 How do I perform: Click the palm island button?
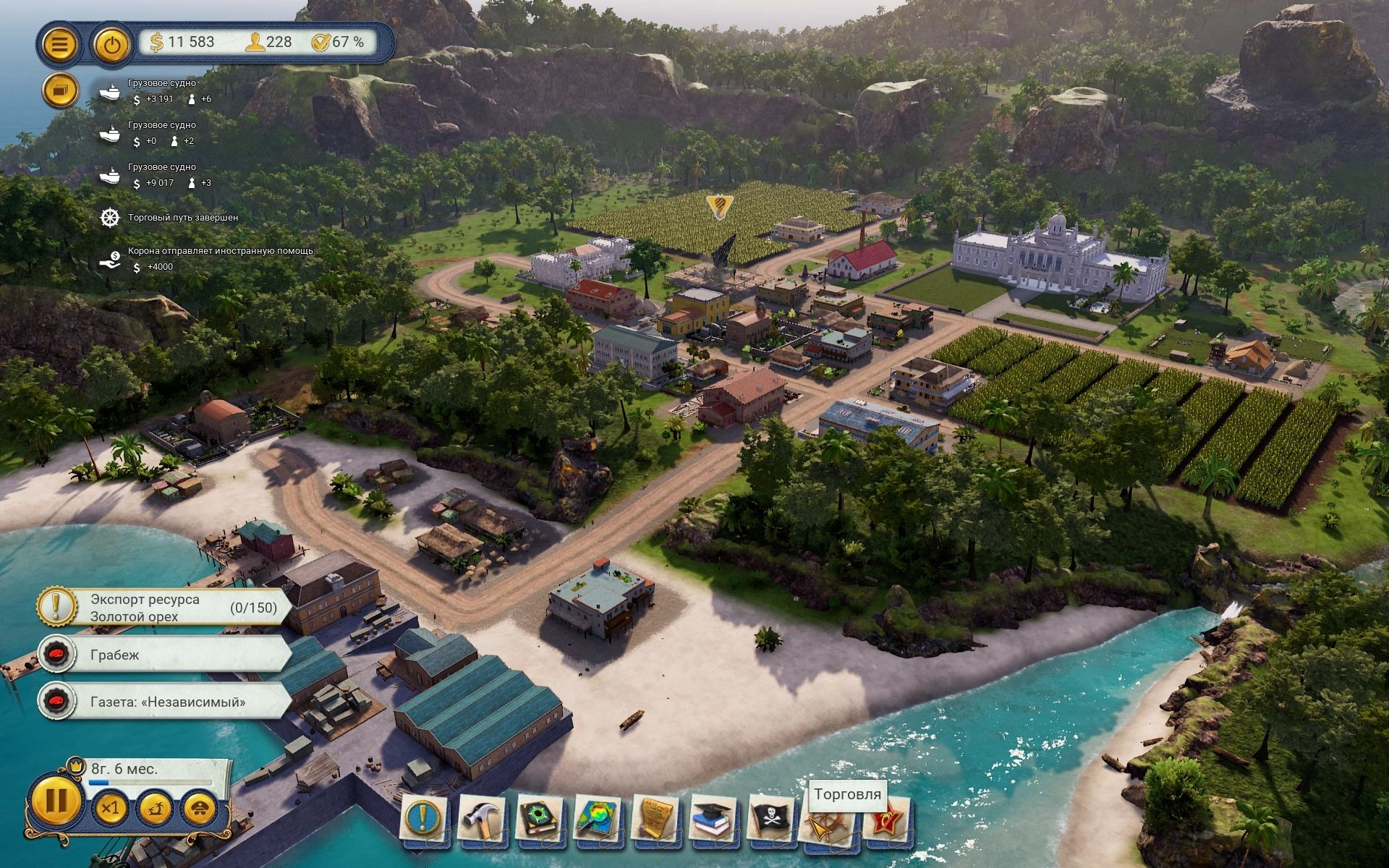click(155, 807)
